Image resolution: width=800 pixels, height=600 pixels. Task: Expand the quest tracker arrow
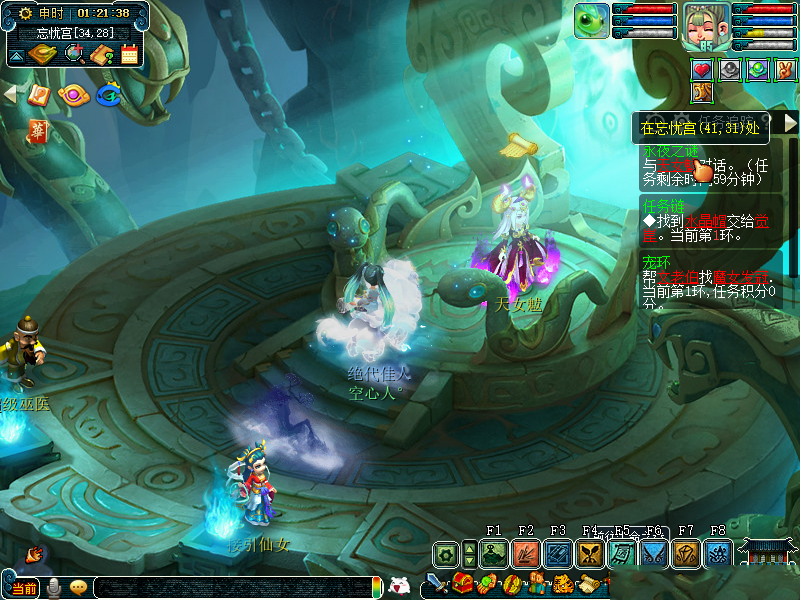pyautogui.click(x=790, y=122)
